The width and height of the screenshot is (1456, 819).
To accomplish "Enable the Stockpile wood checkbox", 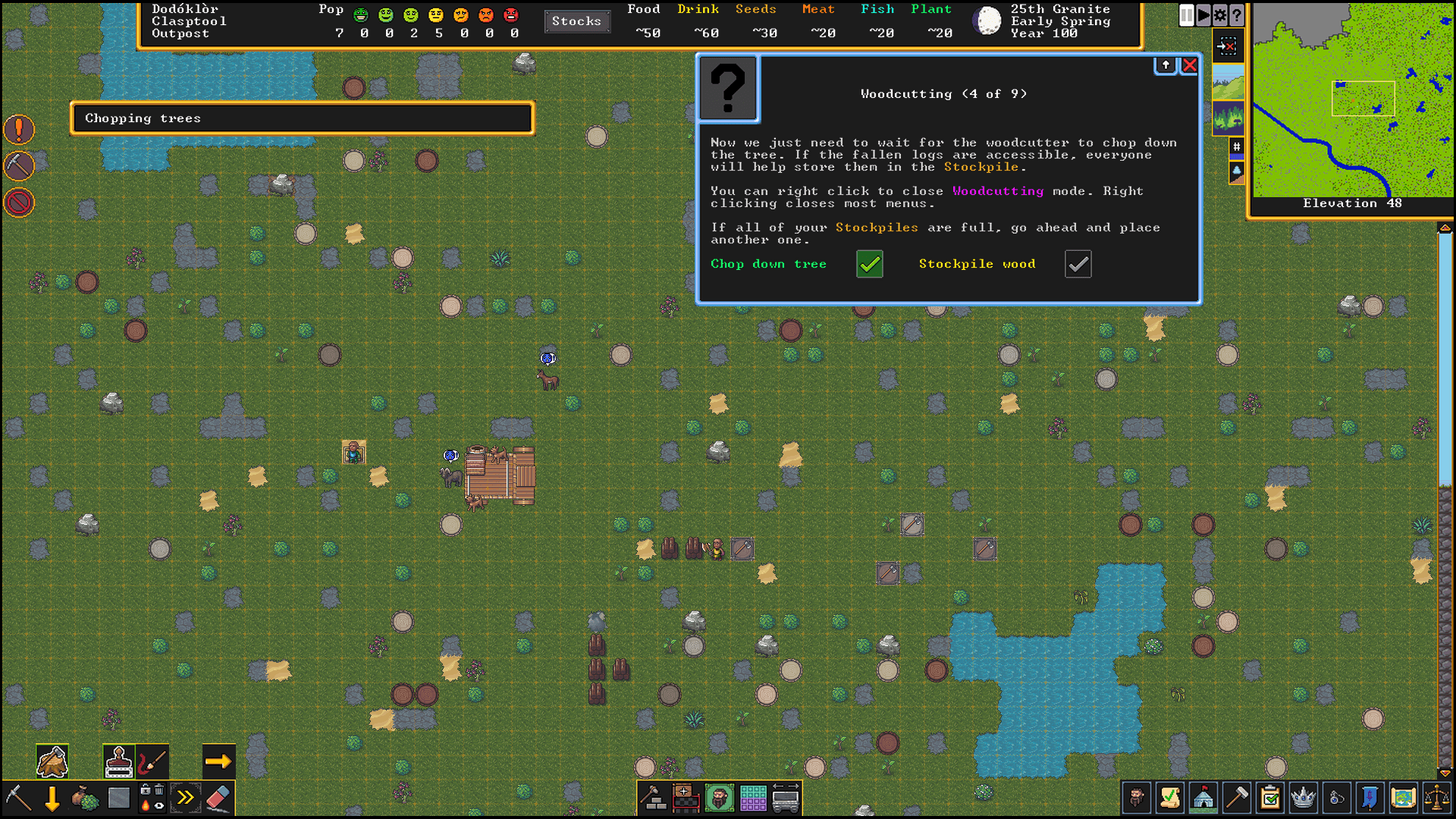I will 1078,264.
